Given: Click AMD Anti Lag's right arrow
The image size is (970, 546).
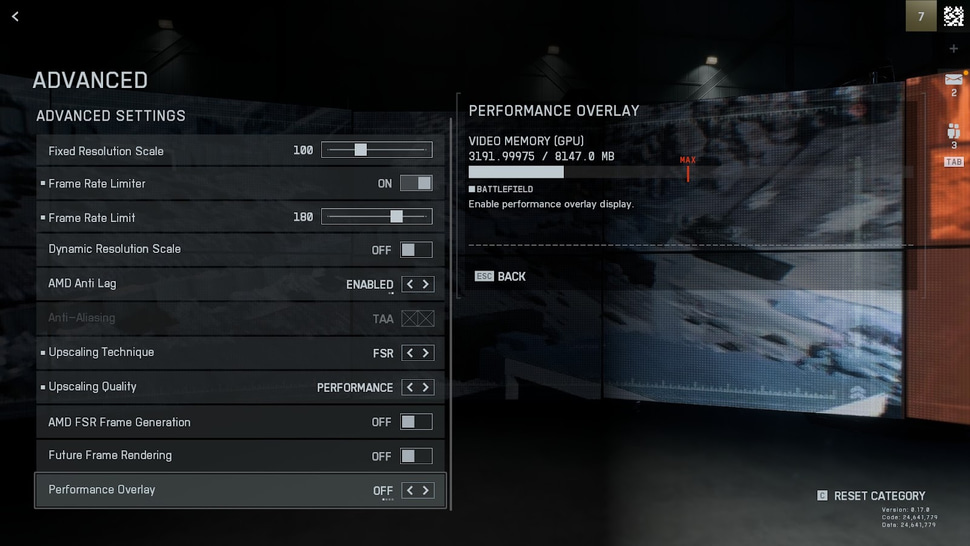Looking at the screenshot, I should click(x=426, y=284).
